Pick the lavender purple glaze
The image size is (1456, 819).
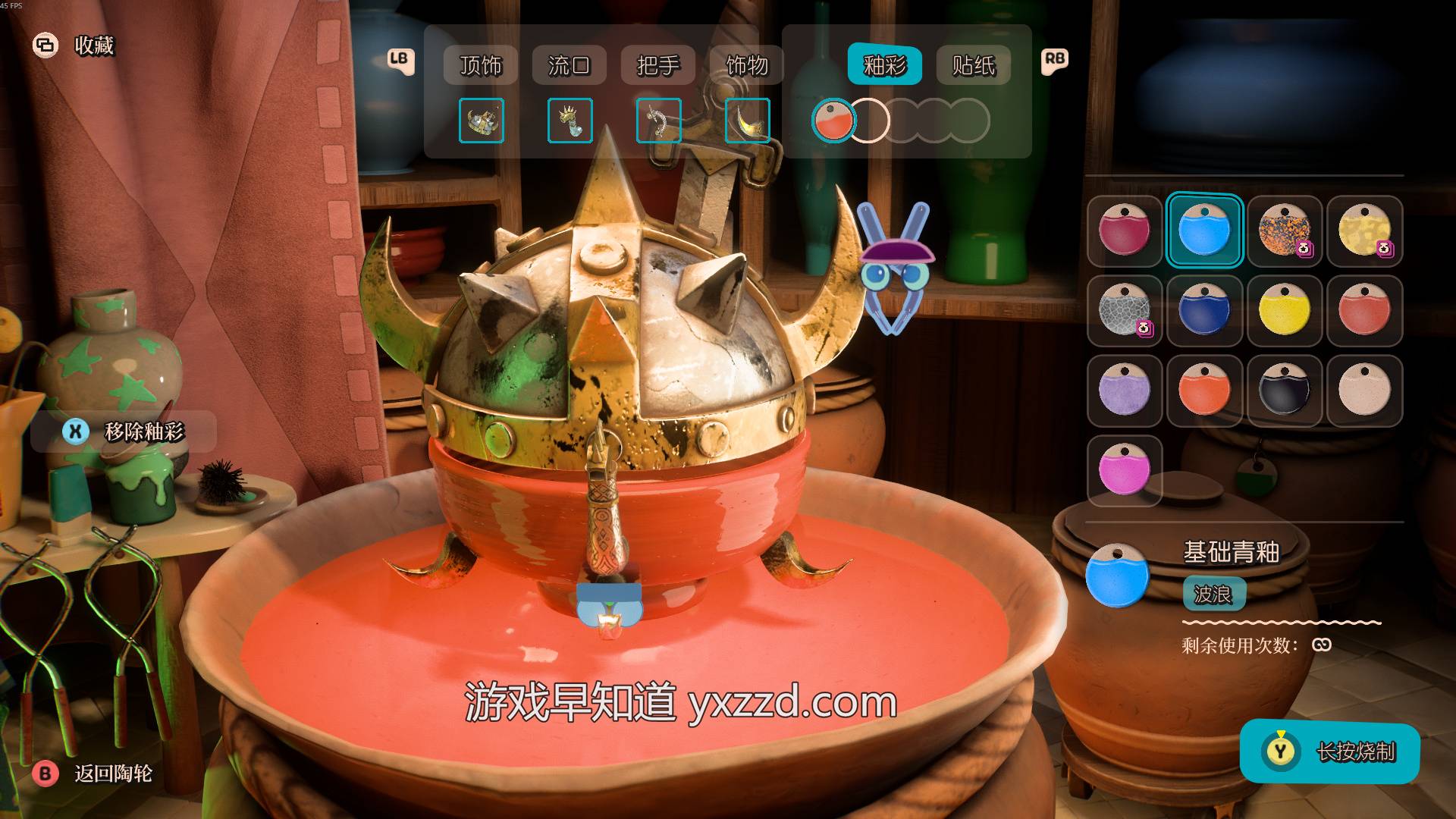pos(1124,391)
